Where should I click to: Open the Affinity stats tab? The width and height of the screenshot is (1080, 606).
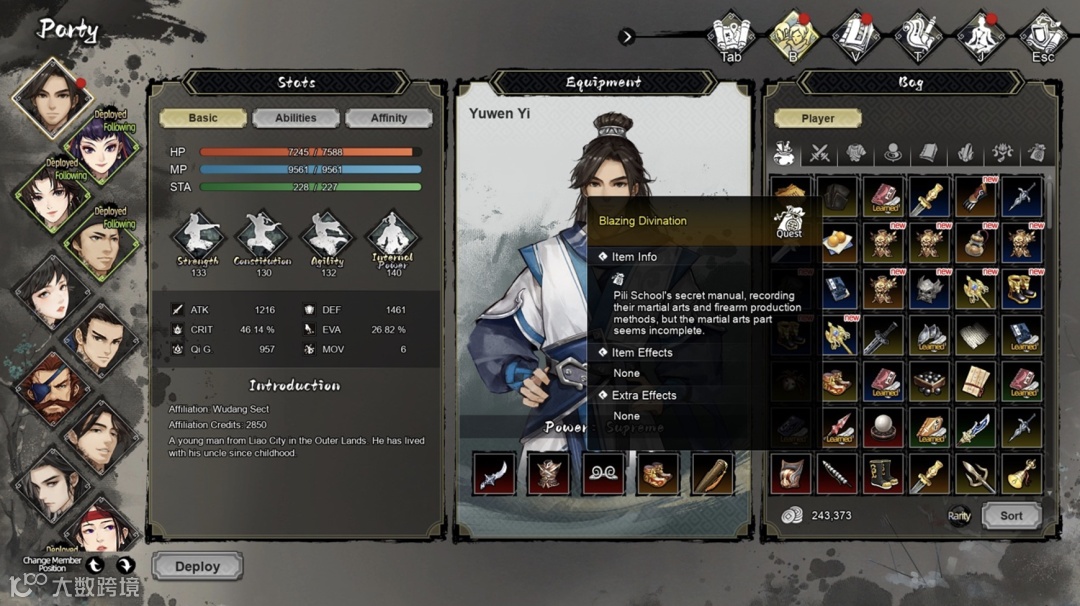click(389, 118)
